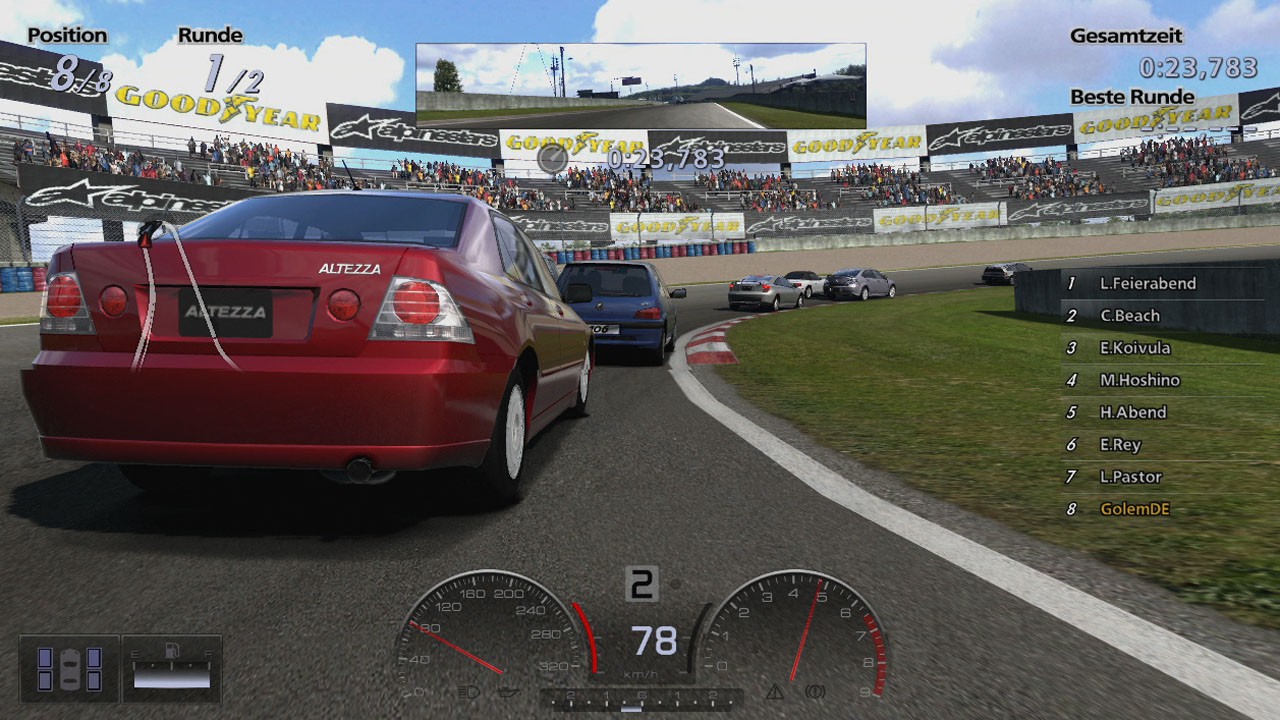Screen dimensions: 1280x720
Task: Select the L.Feierabend leaderboard row
Action: (x=1146, y=283)
